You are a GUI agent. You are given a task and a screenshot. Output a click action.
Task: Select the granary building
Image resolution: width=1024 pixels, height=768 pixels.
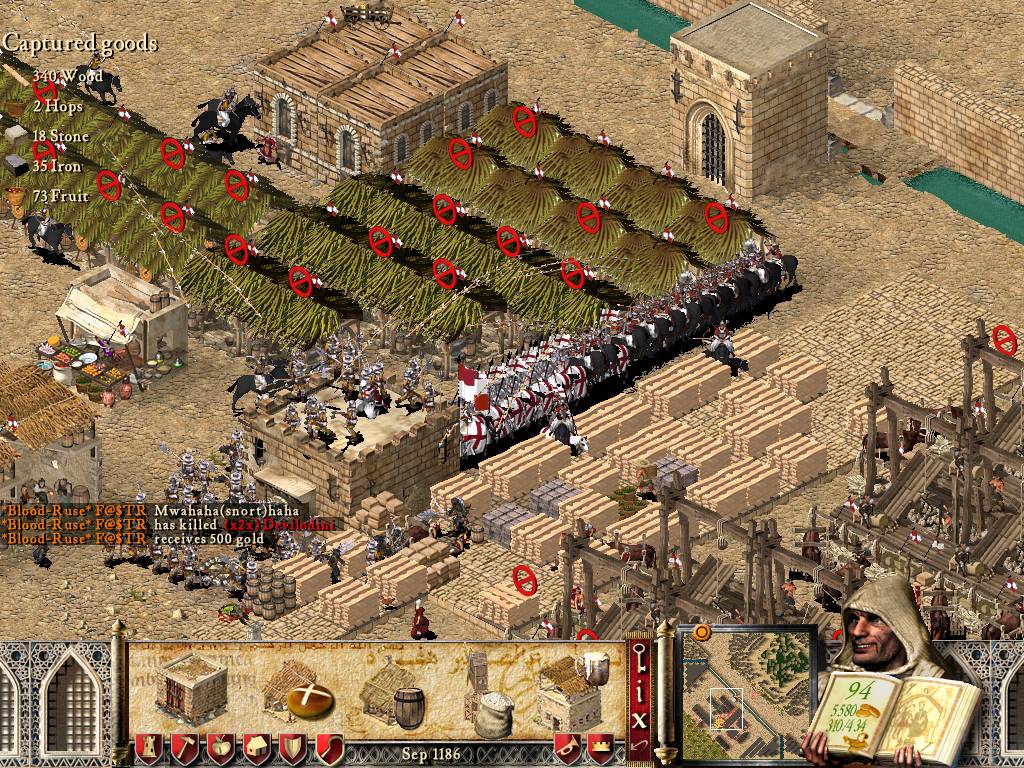[191, 690]
